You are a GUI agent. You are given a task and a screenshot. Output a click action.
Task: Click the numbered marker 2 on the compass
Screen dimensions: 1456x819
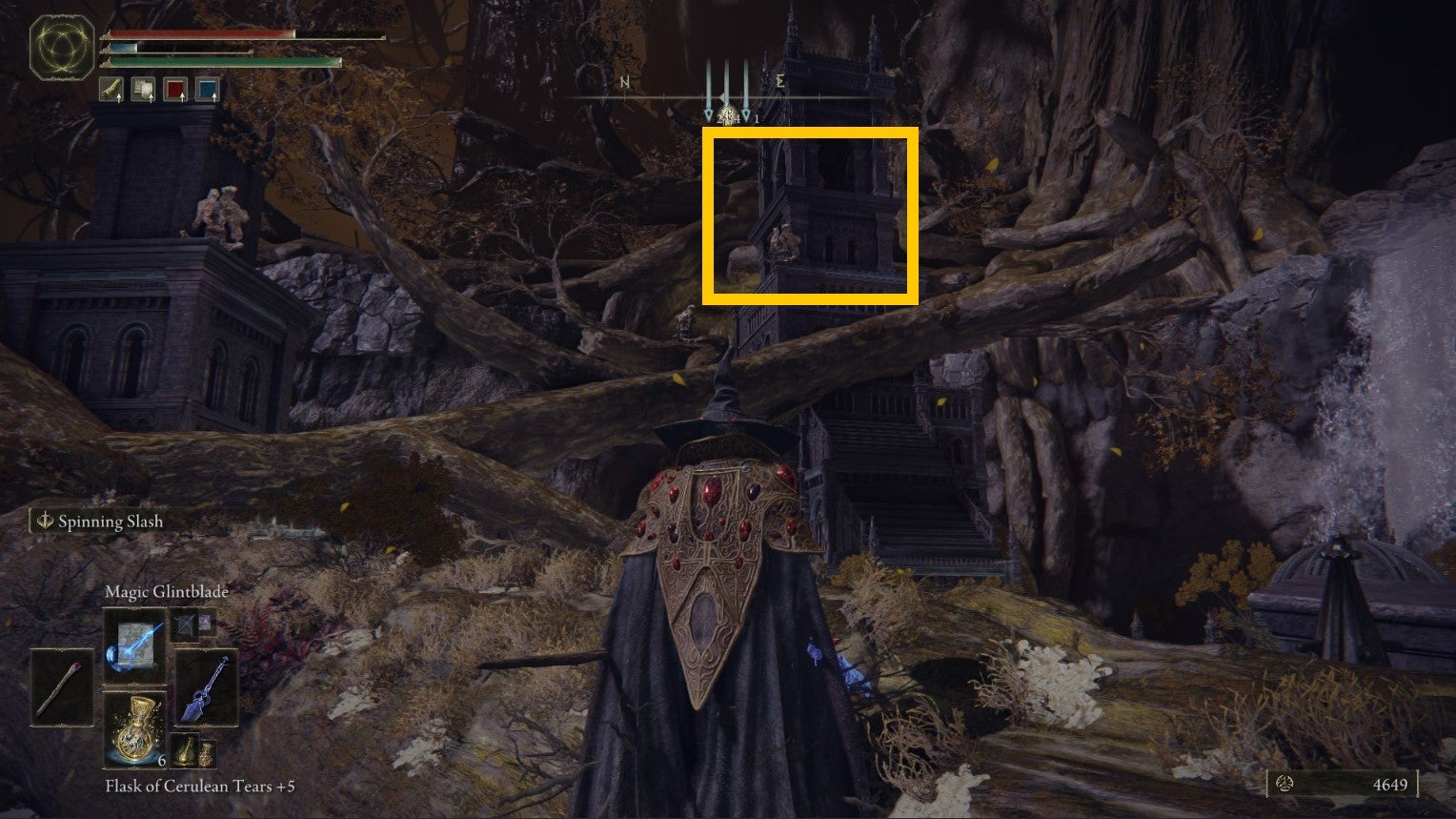pos(719,118)
